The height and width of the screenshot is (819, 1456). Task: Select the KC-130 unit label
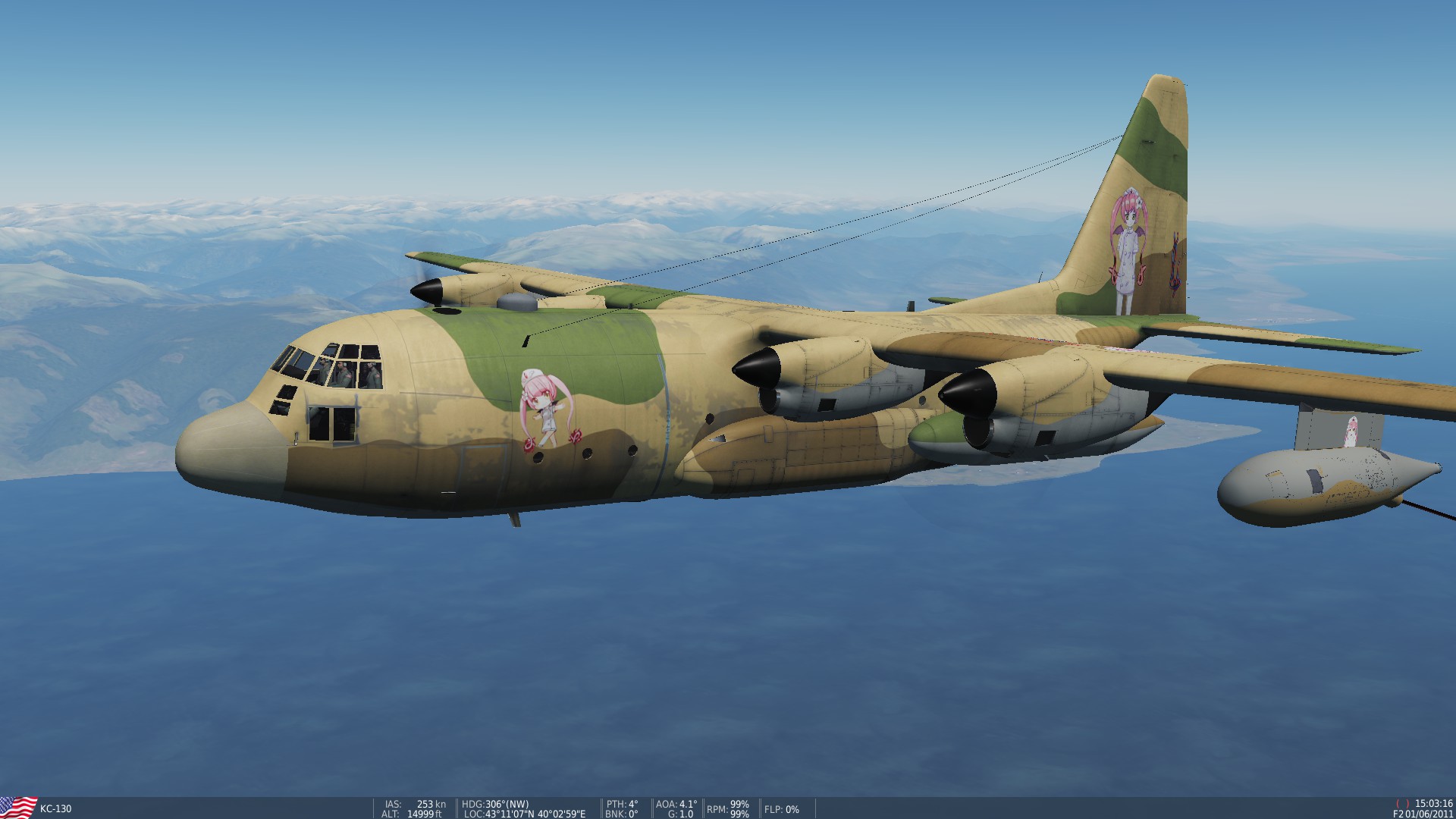pos(57,808)
